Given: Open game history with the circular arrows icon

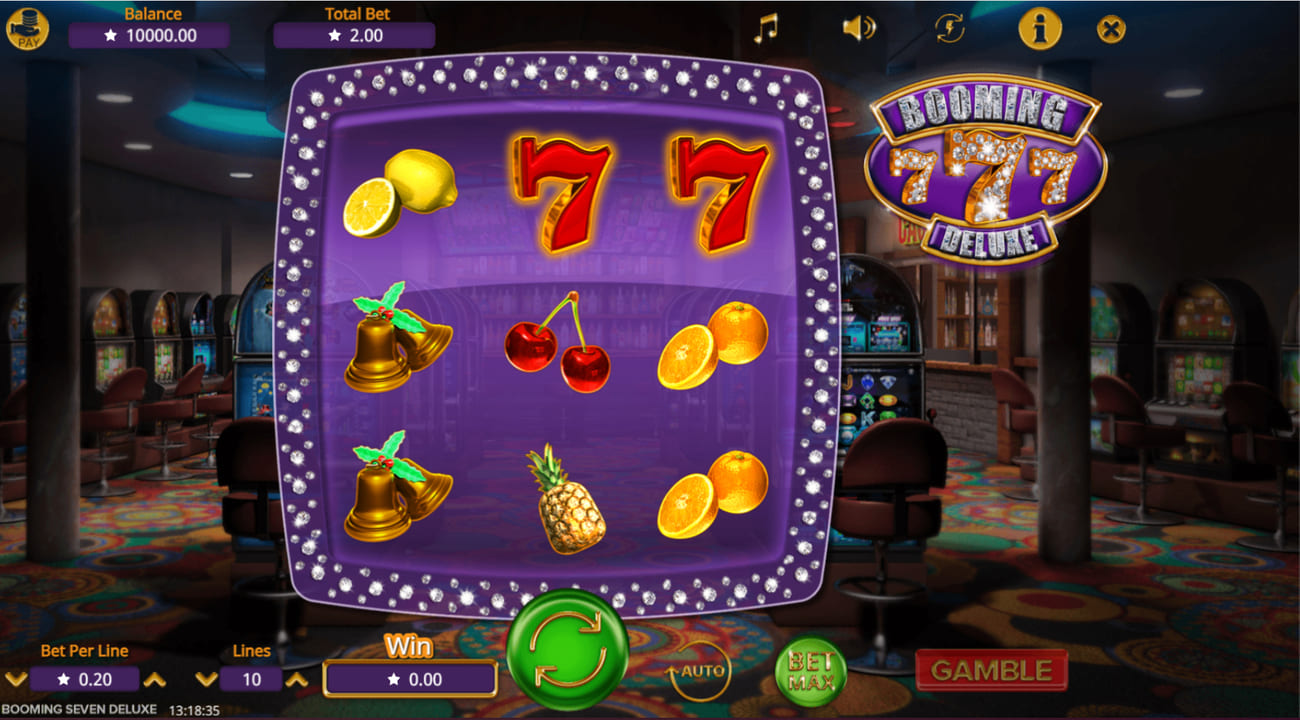Looking at the screenshot, I should pos(948,29).
